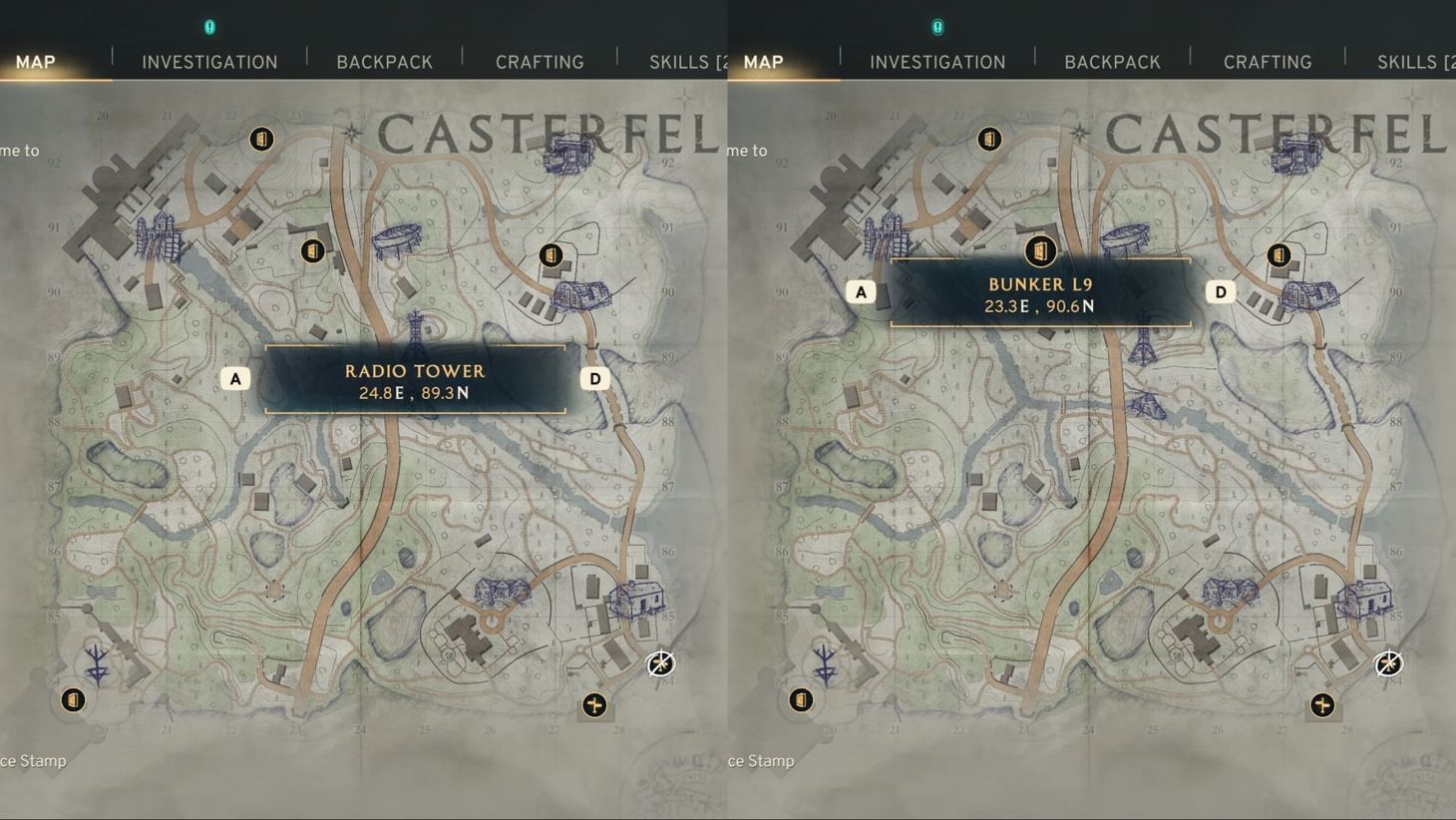Click the Place Stamp option at bottom left

[33, 760]
